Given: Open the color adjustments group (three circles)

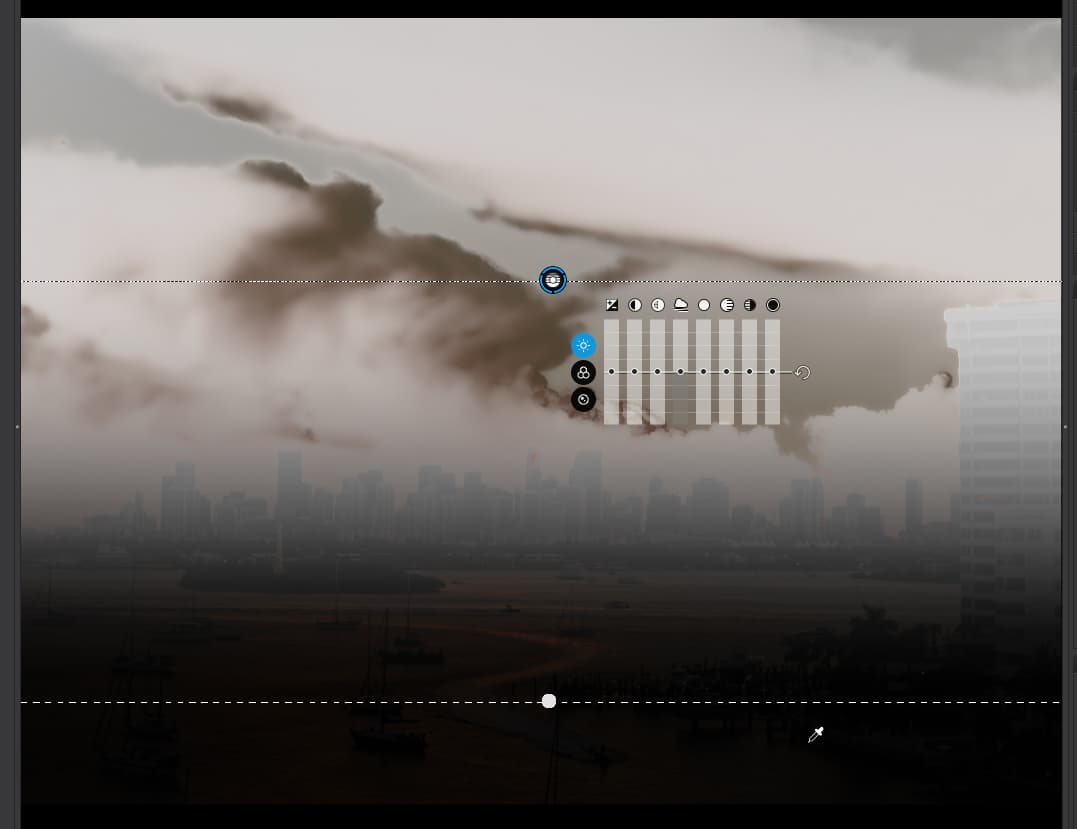Looking at the screenshot, I should (583, 373).
